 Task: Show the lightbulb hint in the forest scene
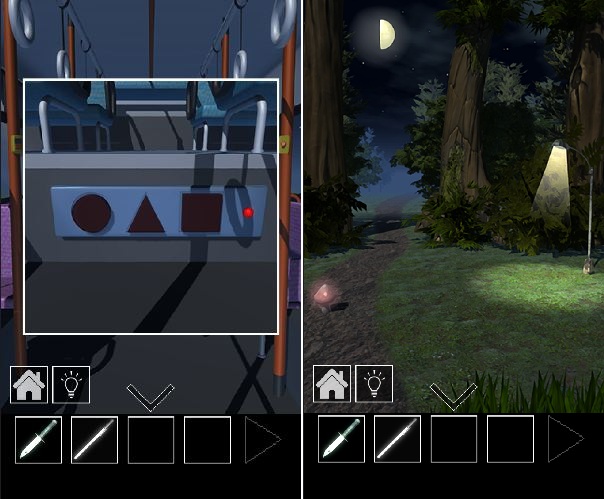pyautogui.click(x=375, y=384)
